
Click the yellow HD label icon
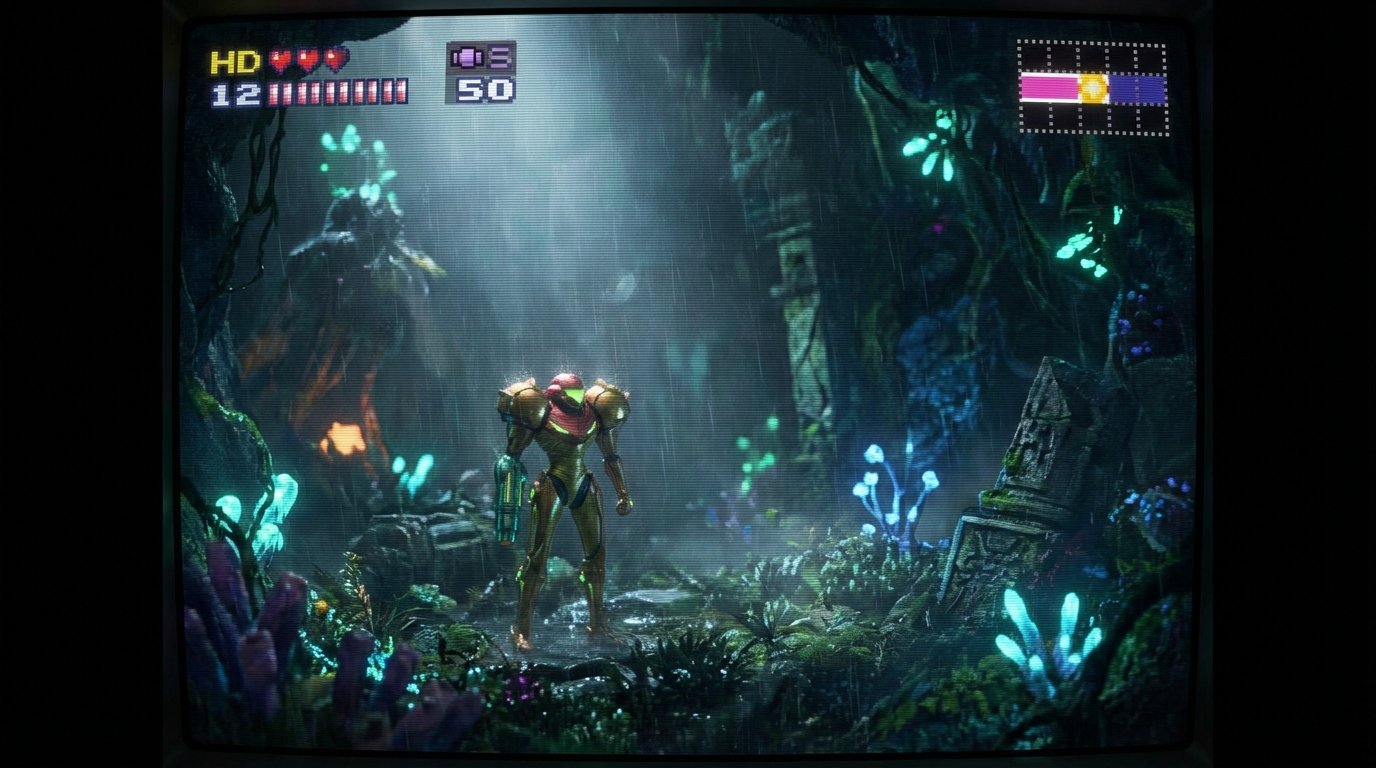point(234,62)
